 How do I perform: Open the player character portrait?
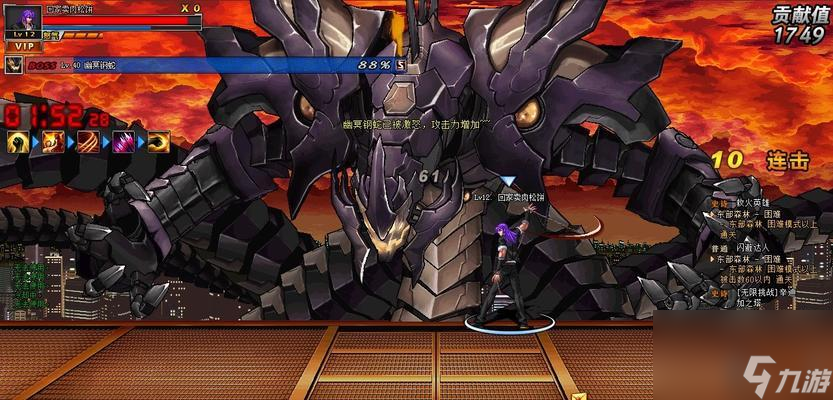coord(24,19)
